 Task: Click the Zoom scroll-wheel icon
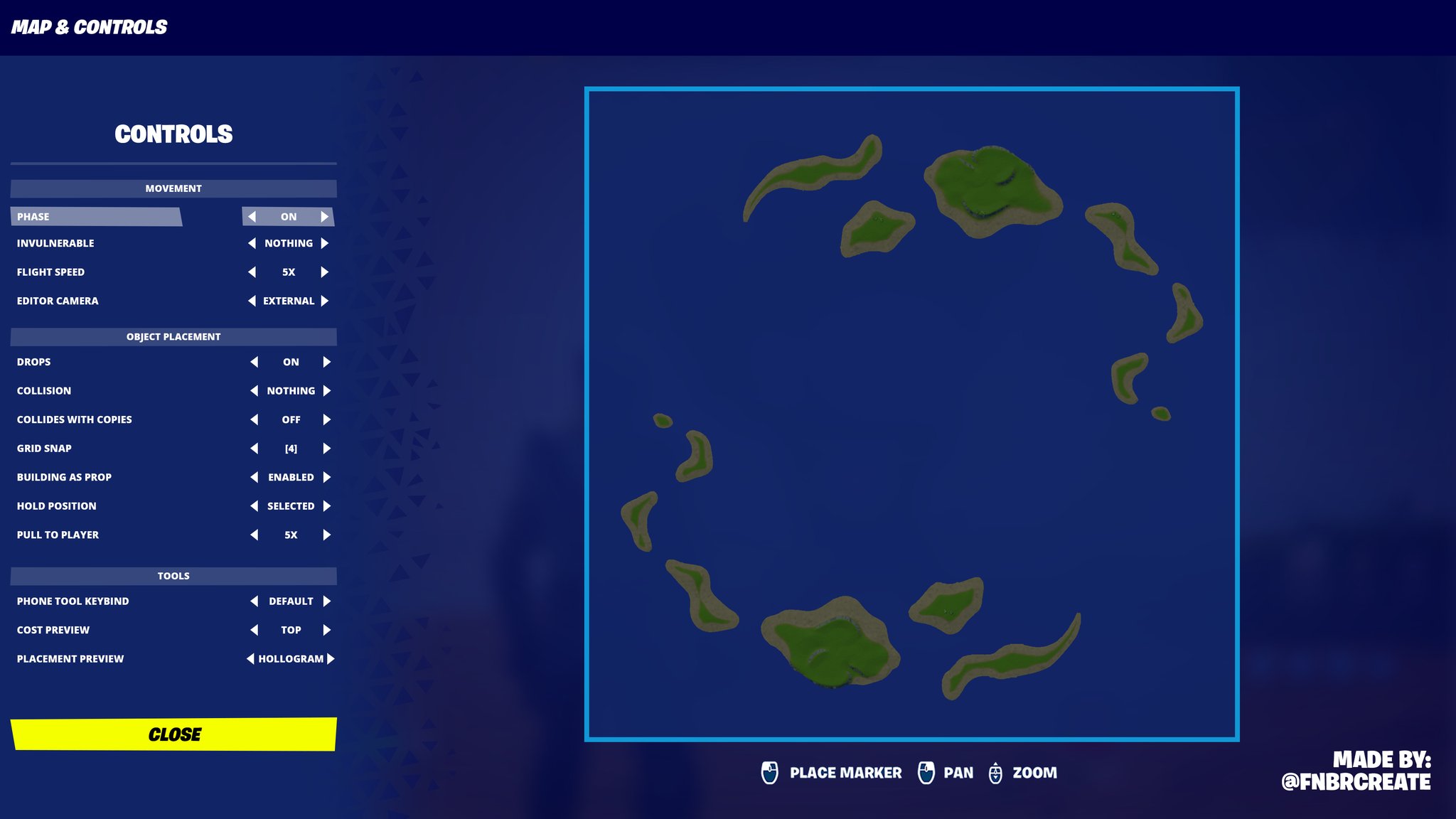995,773
